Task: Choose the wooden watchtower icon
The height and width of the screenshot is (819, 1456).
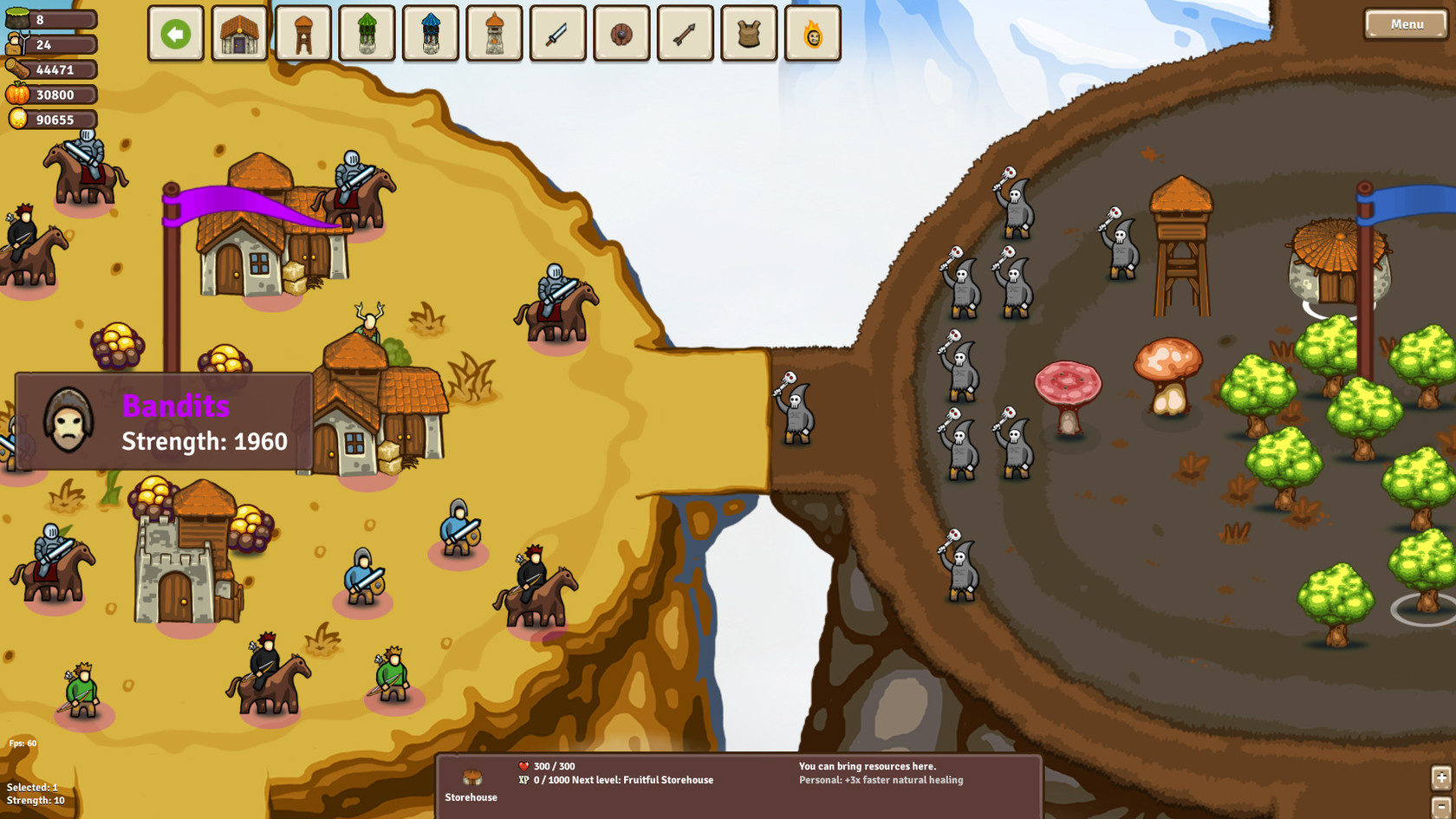Action: (x=303, y=33)
